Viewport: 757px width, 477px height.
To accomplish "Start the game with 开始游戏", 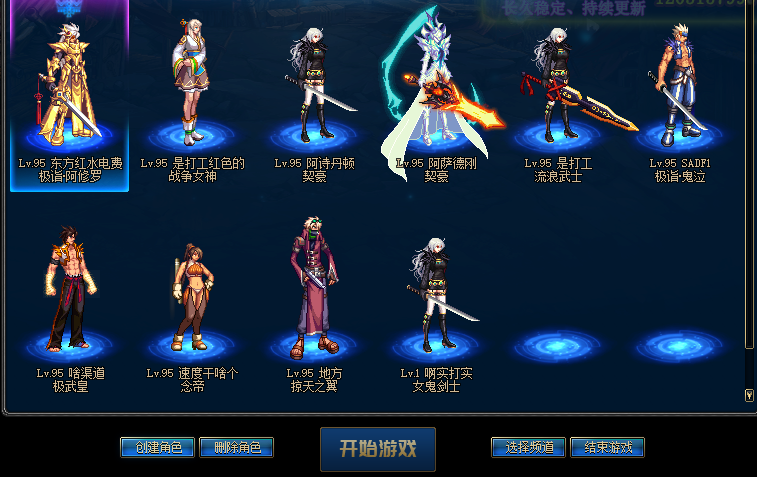I will [x=378, y=449].
